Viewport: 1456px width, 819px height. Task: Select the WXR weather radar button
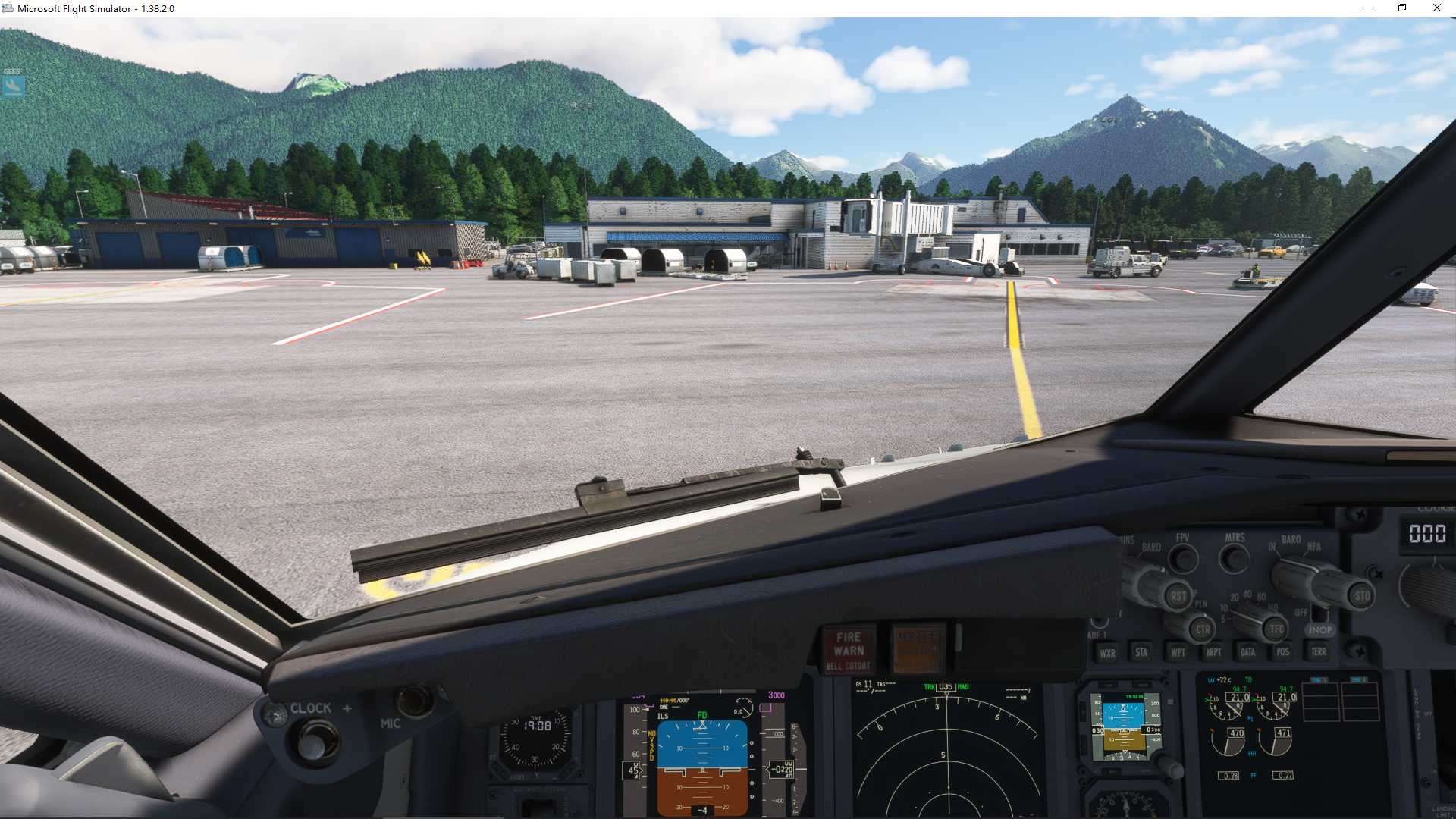[1108, 652]
